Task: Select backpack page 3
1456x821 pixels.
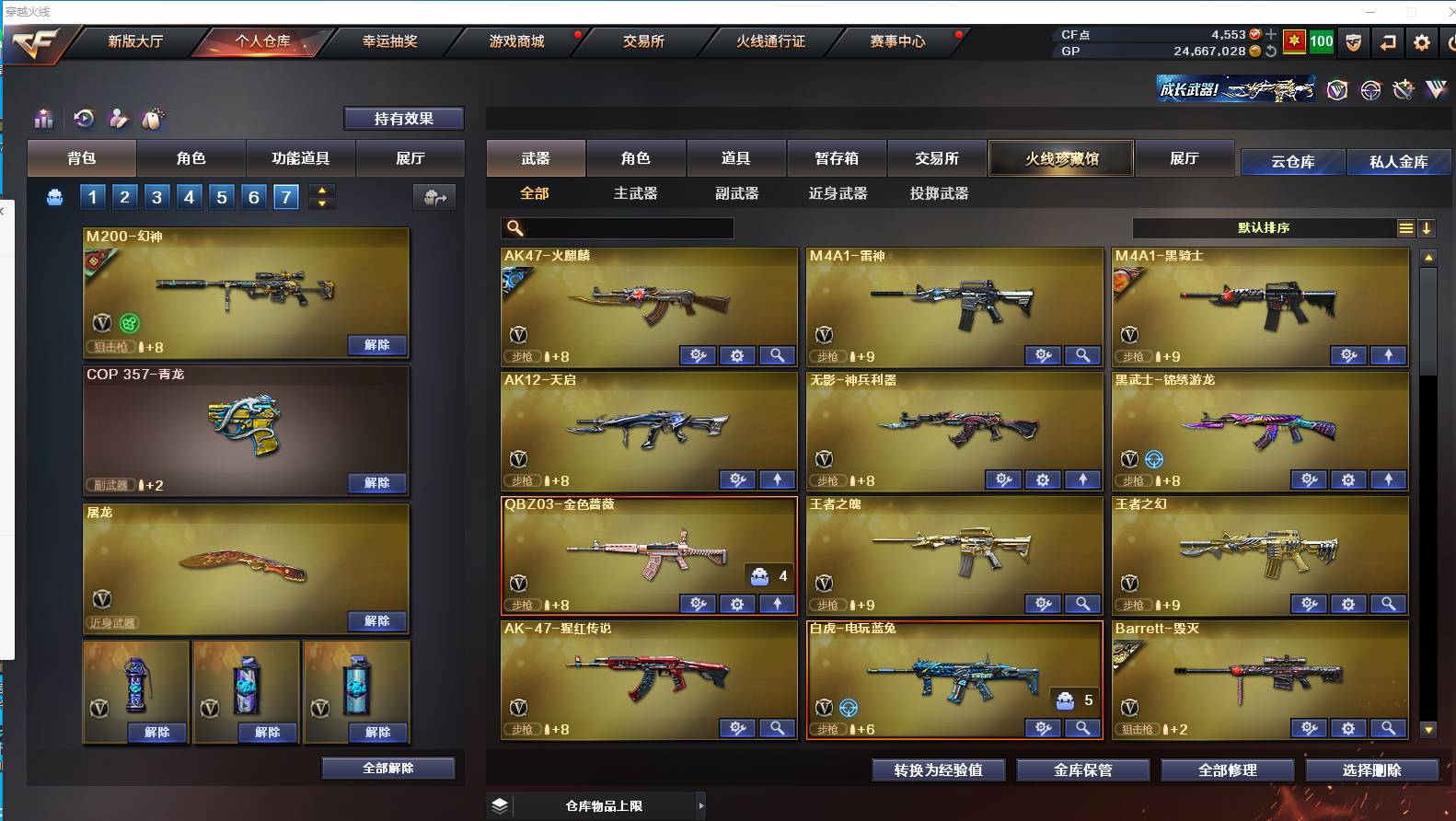Action: [x=156, y=196]
